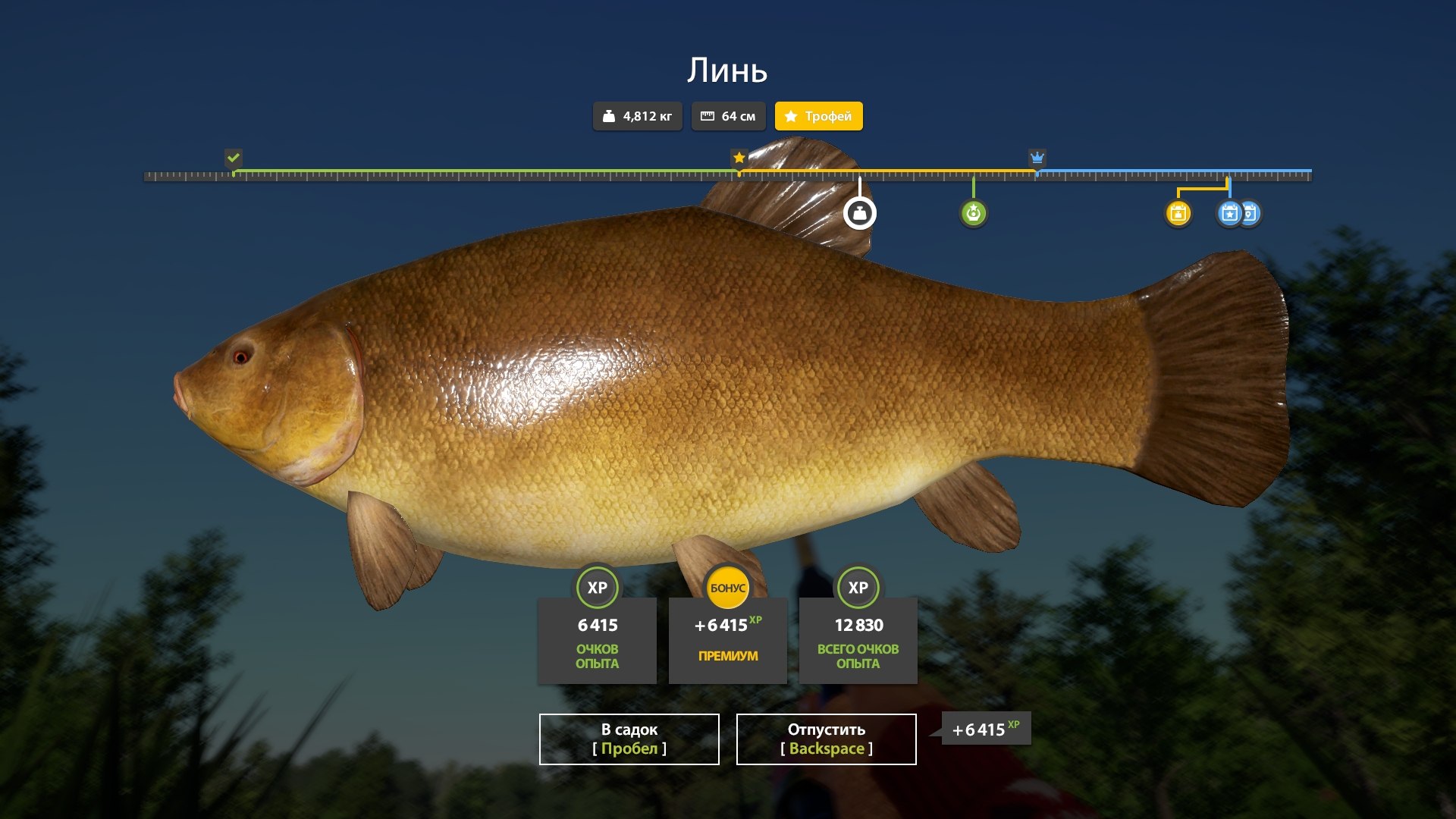Keep the fish with the В садок button
This screenshot has width=1456, height=819.
coord(629,739)
